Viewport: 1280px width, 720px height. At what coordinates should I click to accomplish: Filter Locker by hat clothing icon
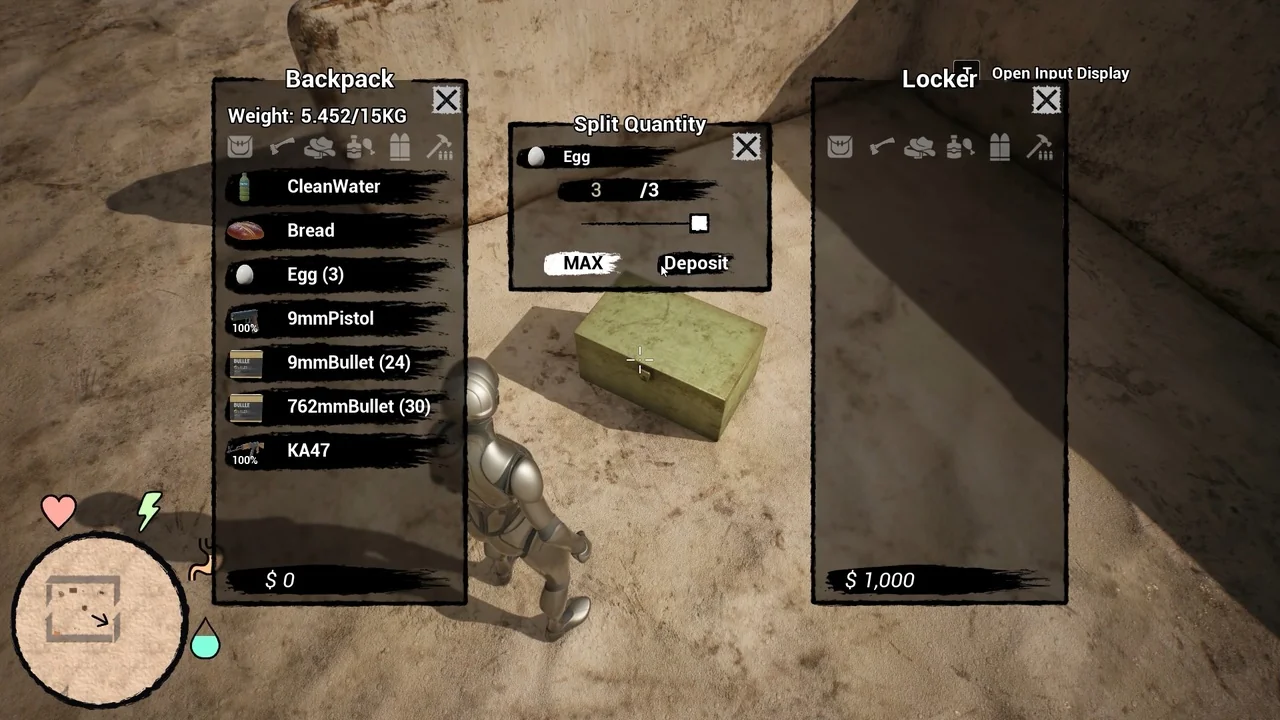click(920, 148)
